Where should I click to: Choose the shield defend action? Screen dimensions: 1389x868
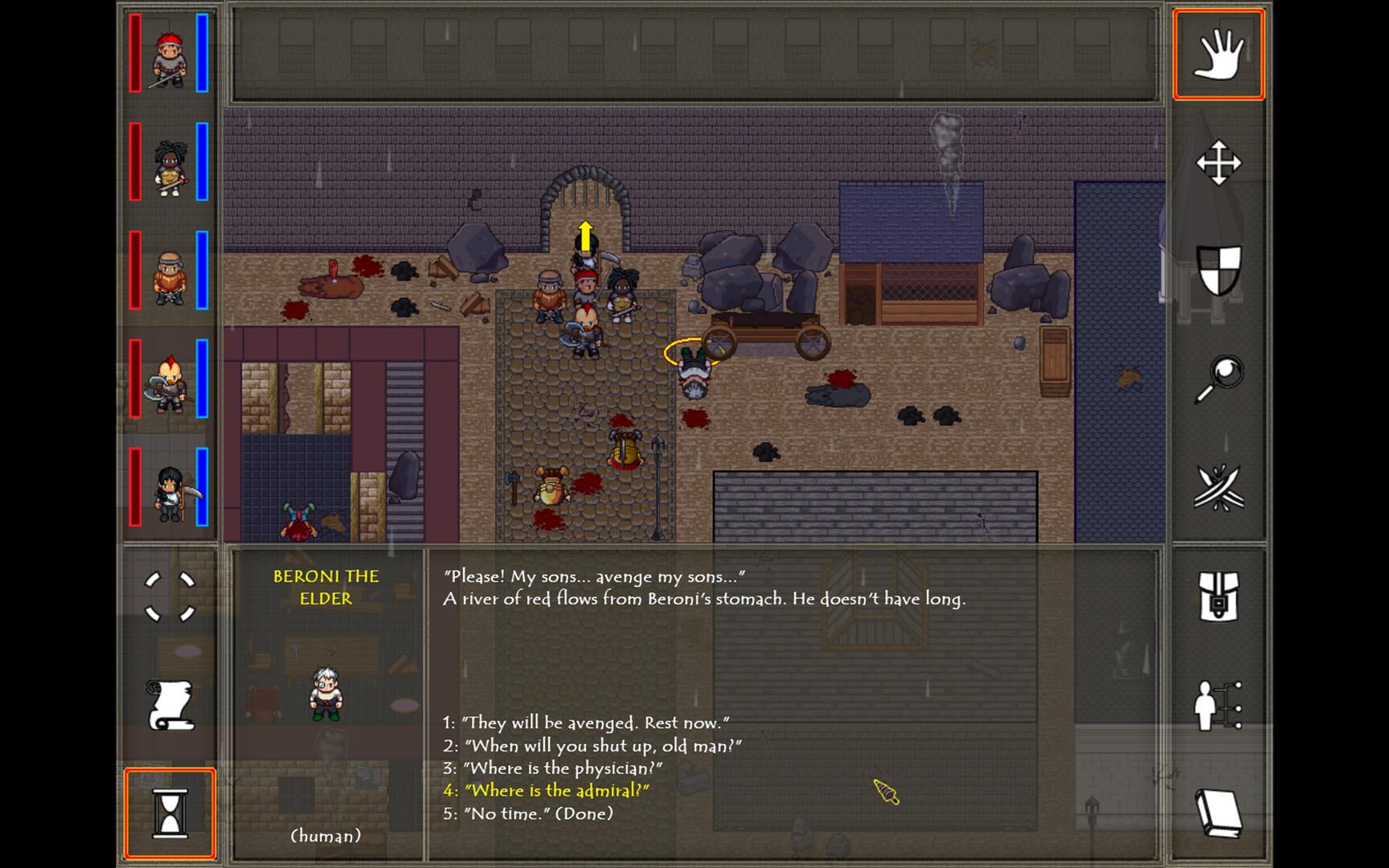click(1218, 270)
